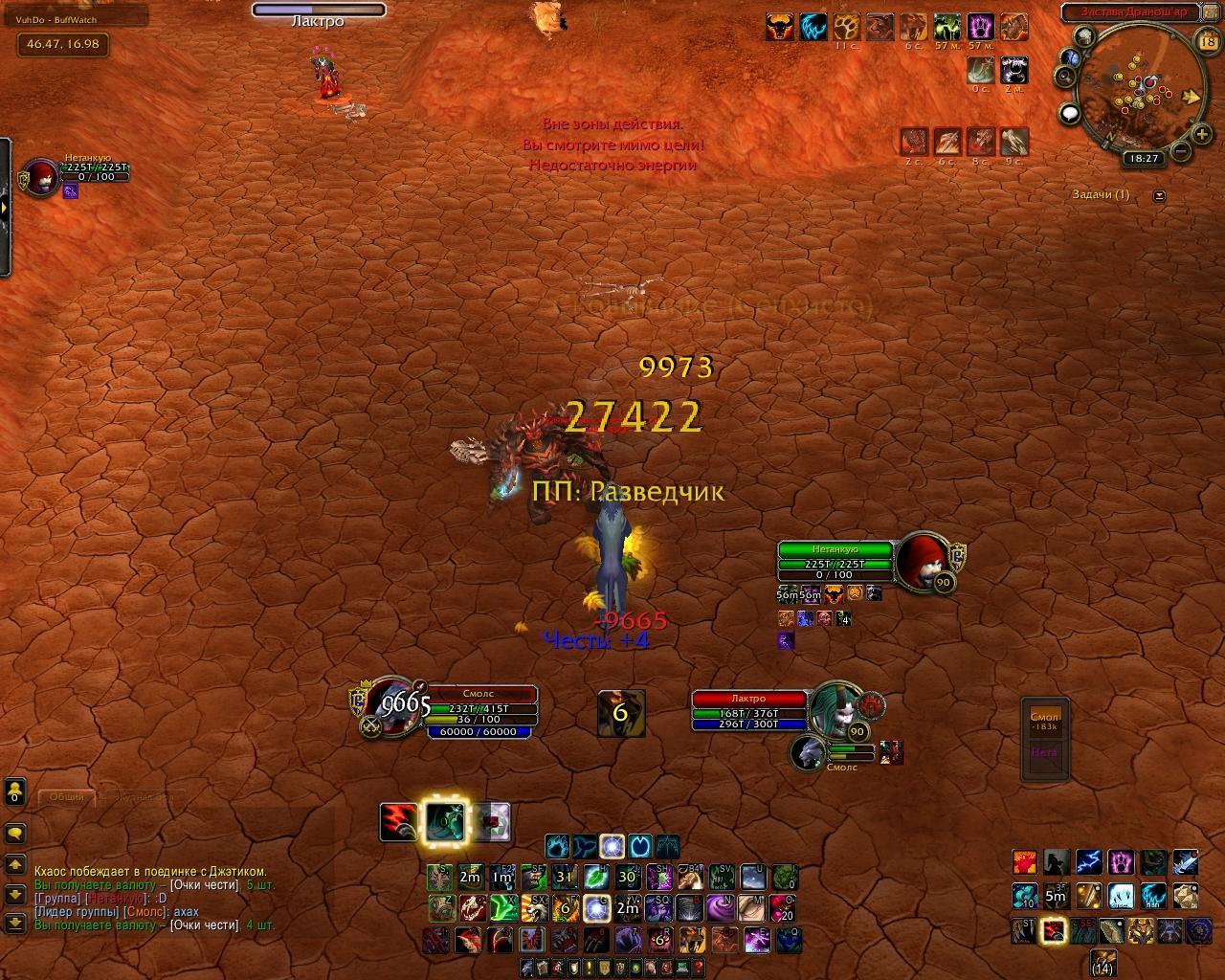Open the friends list button showing 0

click(x=14, y=791)
